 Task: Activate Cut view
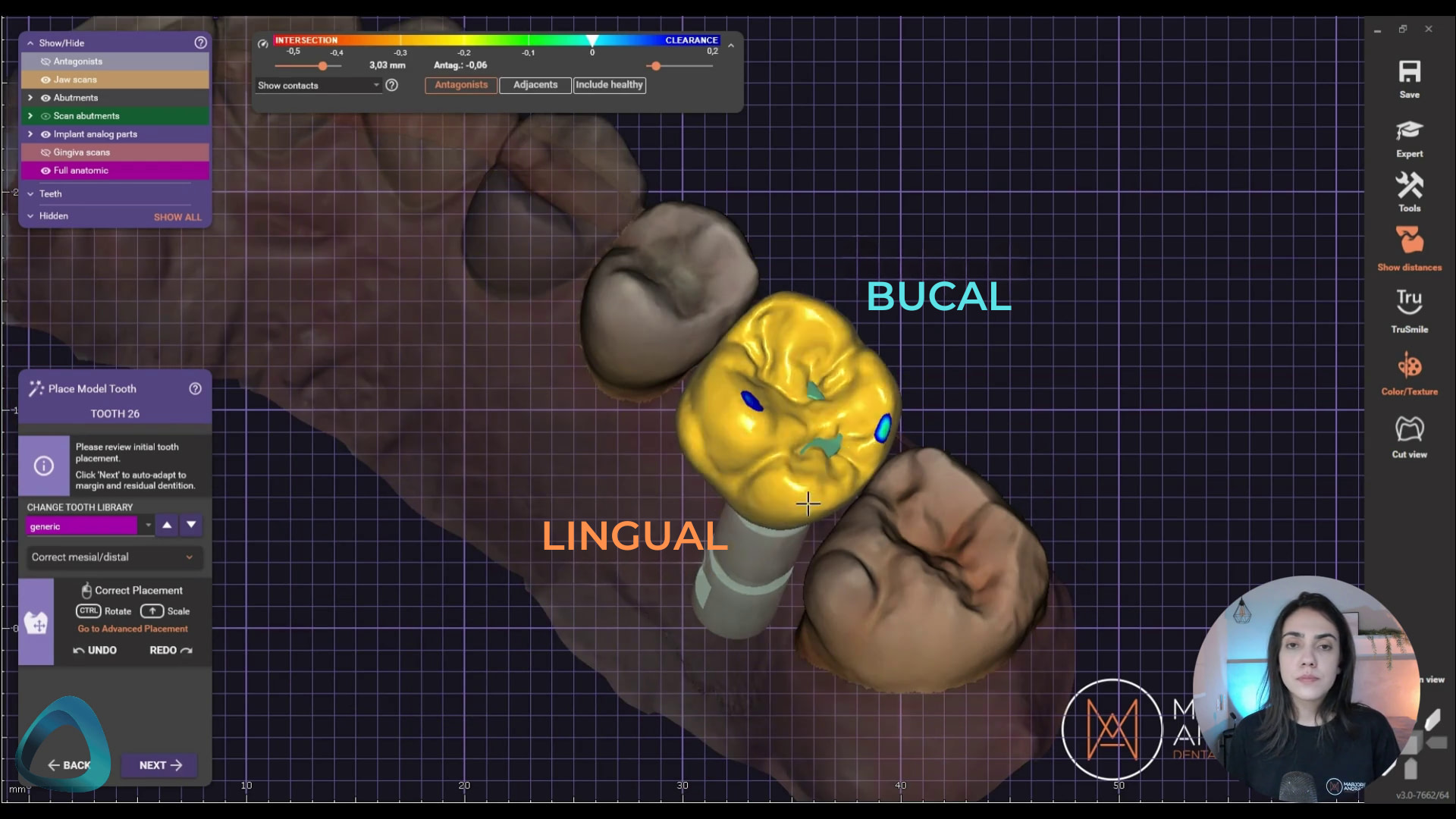tap(1409, 432)
